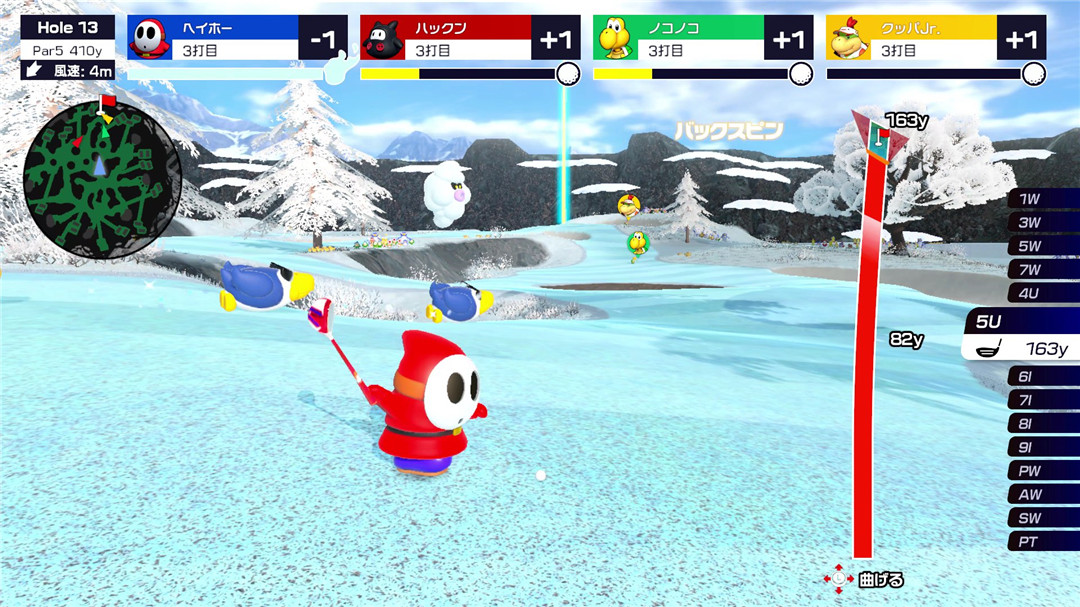Screen dimensions: 1080x607
Task: Select the PT putter club
Action: pos(1043,541)
